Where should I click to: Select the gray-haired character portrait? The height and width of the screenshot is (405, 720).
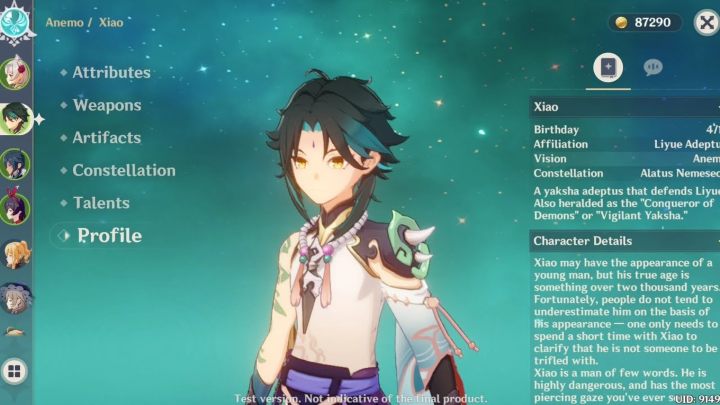tap(15, 297)
